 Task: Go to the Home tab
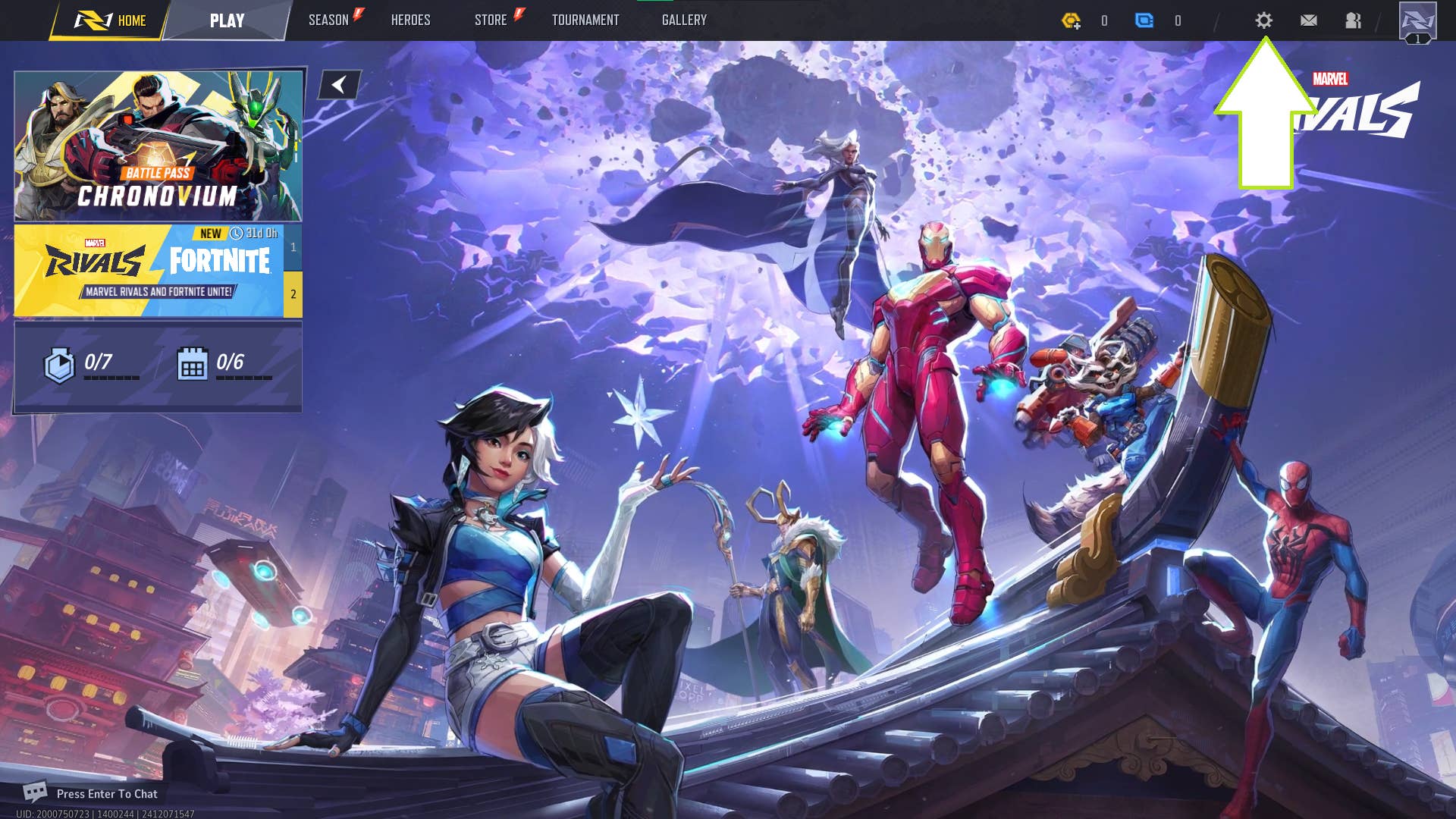tap(111, 20)
